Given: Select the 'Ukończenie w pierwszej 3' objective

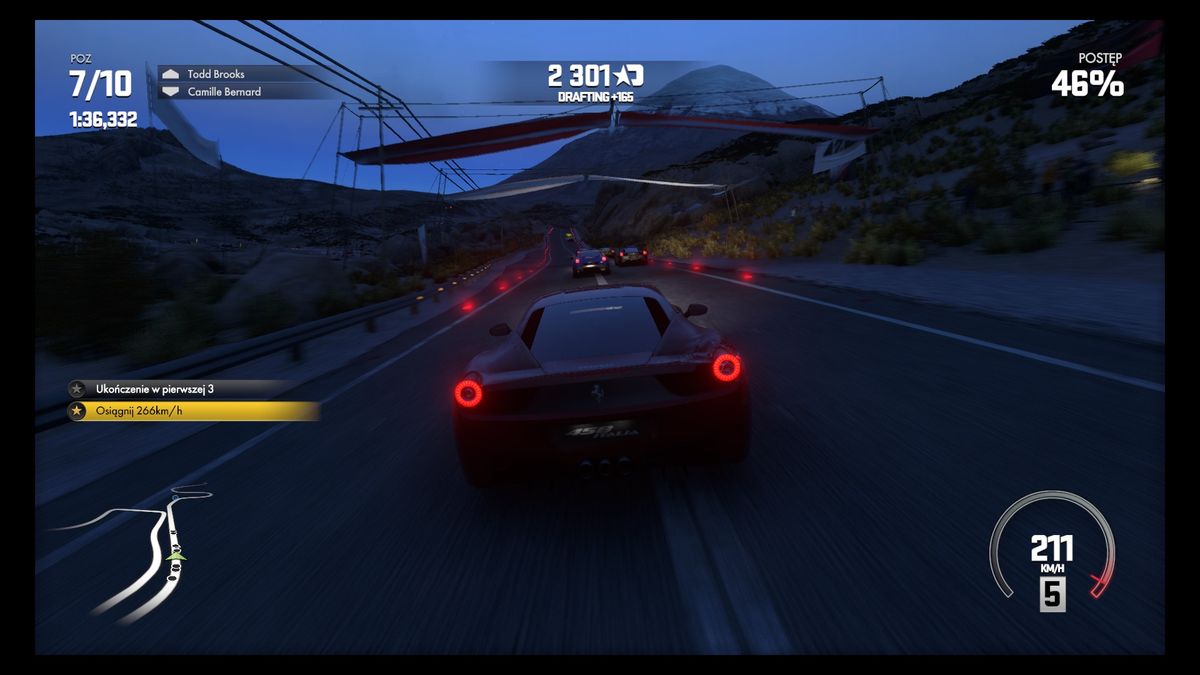Looking at the screenshot, I should (x=180, y=389).
